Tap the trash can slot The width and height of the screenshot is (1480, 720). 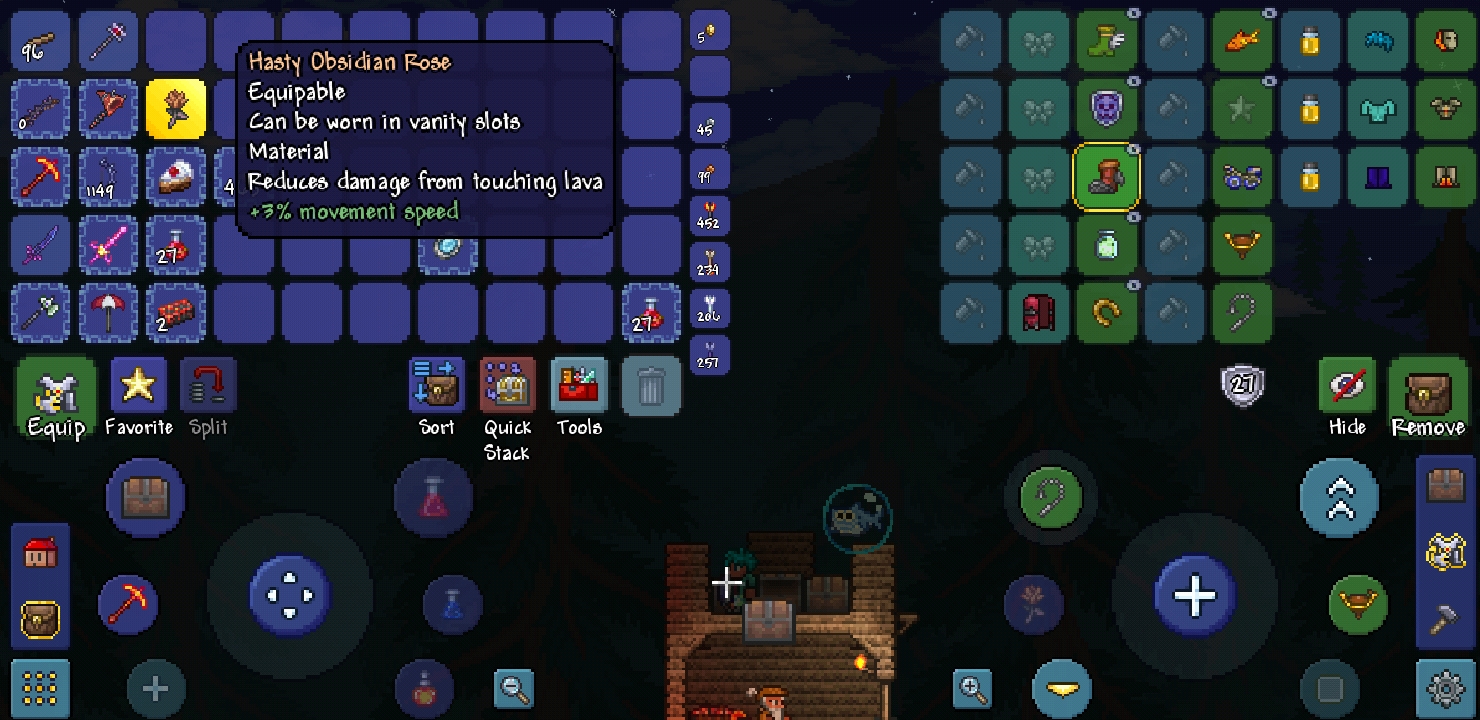pyautogui.click(x=651, y=385)
